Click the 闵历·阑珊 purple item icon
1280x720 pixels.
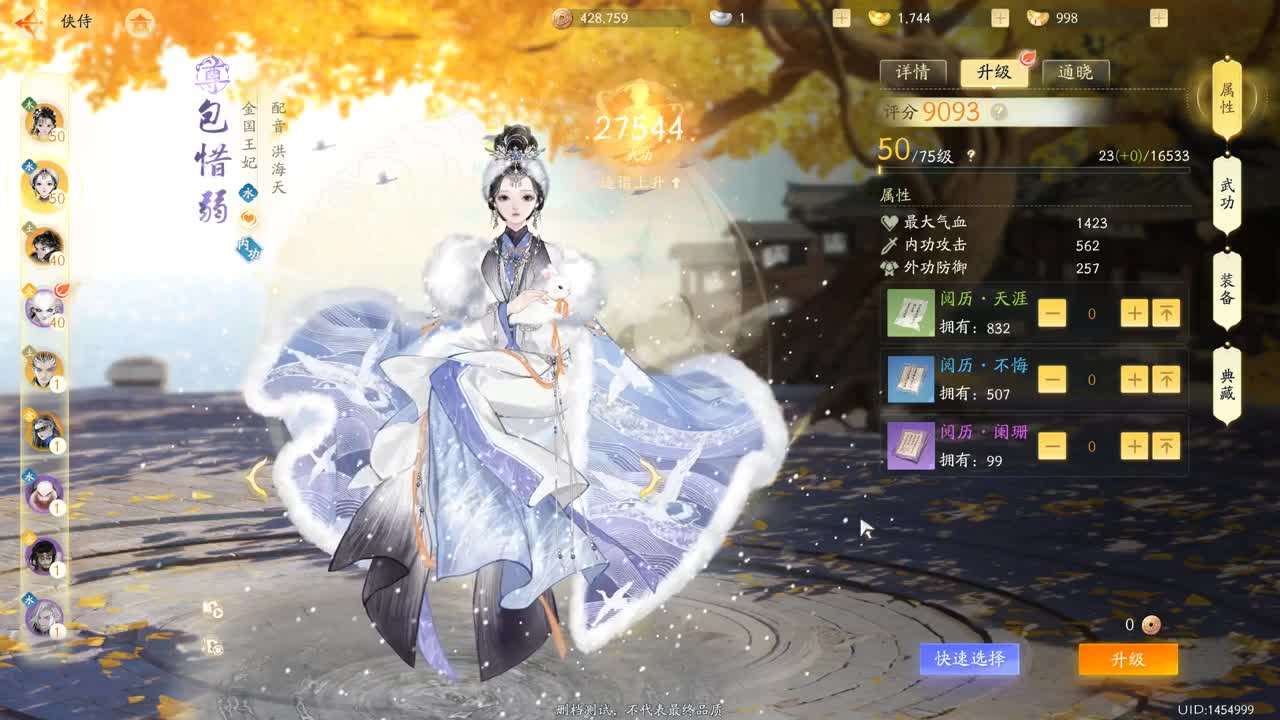pos(911,446)
